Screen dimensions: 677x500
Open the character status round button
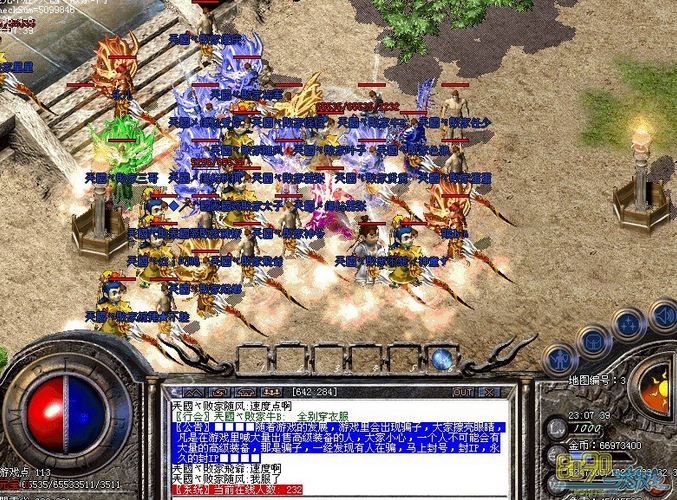pos(559,358)
